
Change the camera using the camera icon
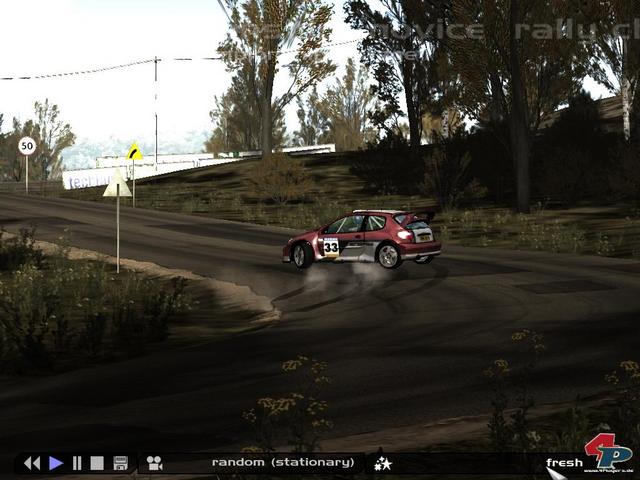click(x=154, y=463)
